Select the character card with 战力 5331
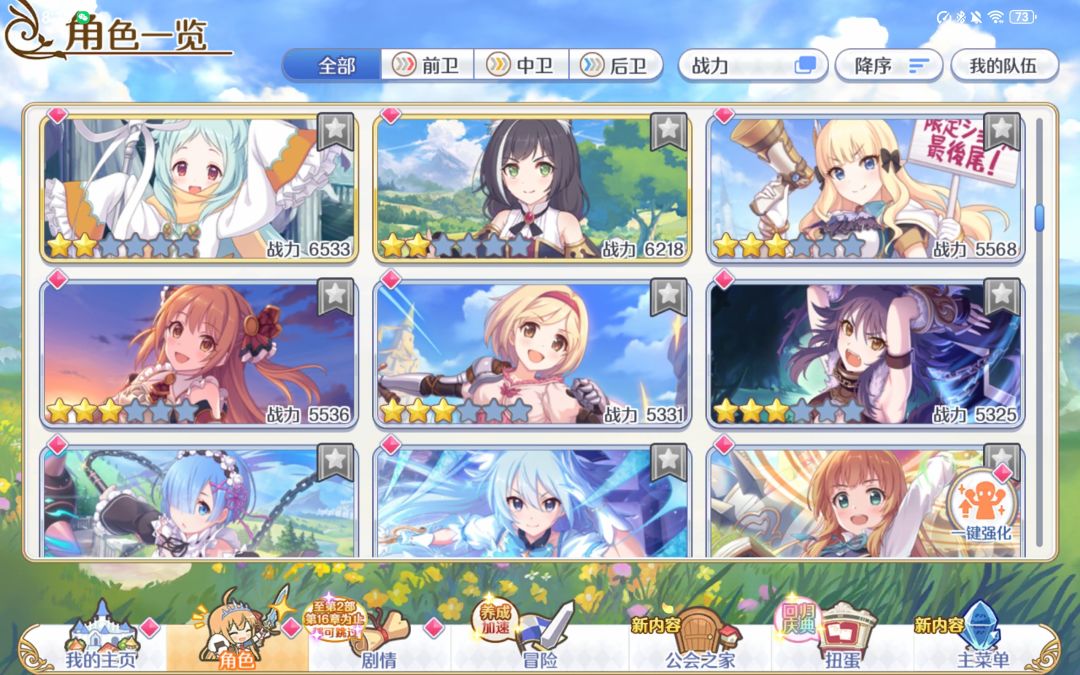This screenshot has width=1080, height=675. 532,352
